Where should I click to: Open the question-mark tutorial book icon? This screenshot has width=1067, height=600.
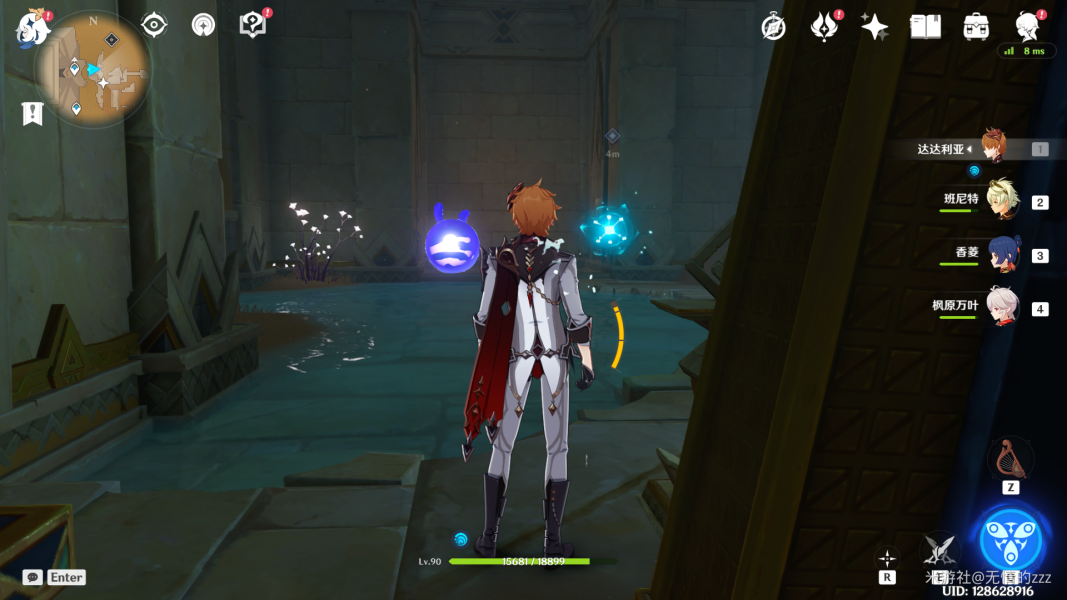pos(253,25)
